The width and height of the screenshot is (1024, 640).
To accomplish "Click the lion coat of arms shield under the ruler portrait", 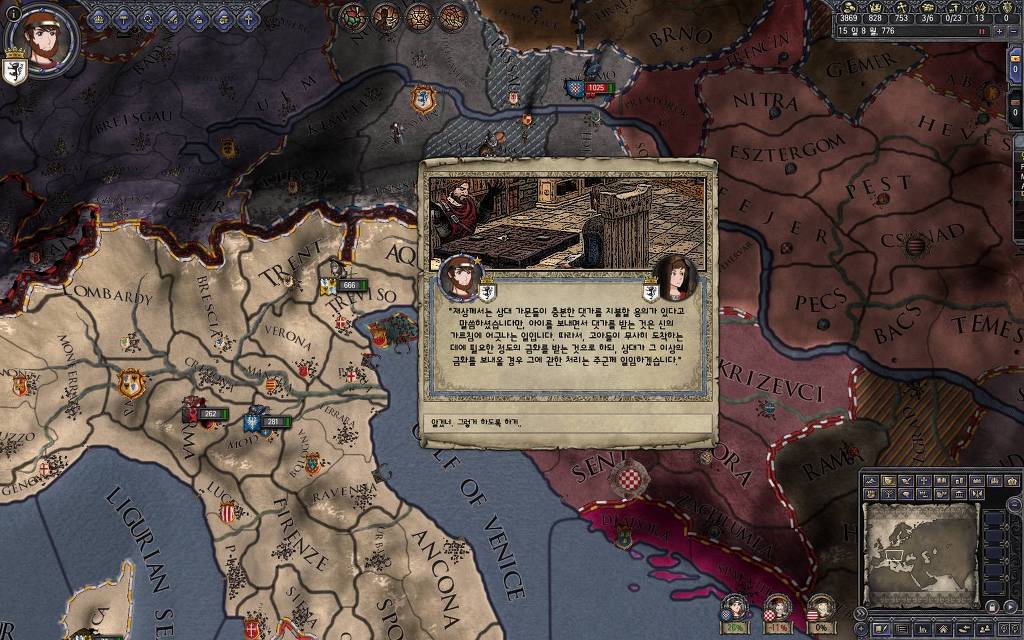I will 15,73.
